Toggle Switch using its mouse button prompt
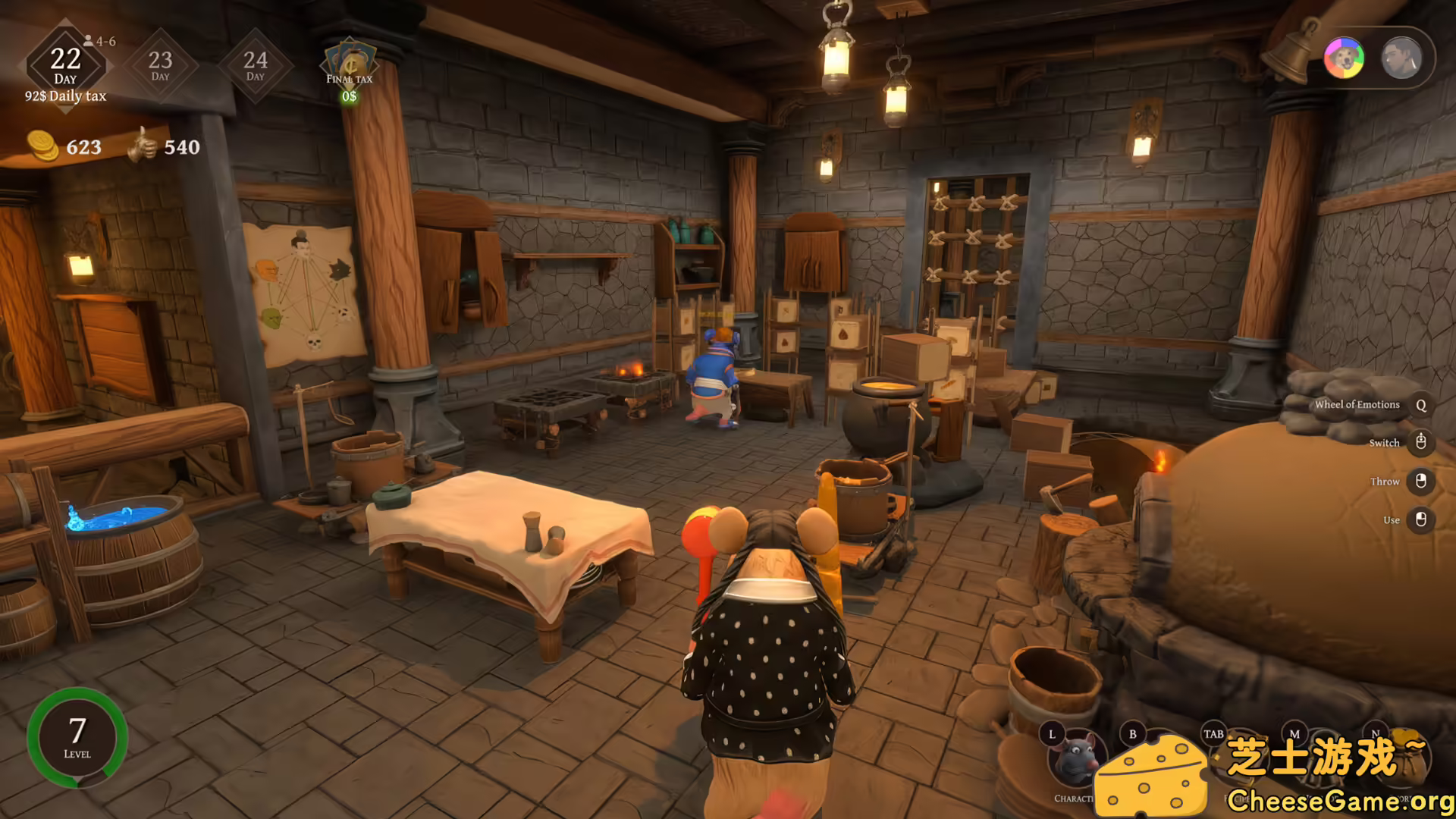This screenshot has height=819, width=1456. [x=1420, y=442]
